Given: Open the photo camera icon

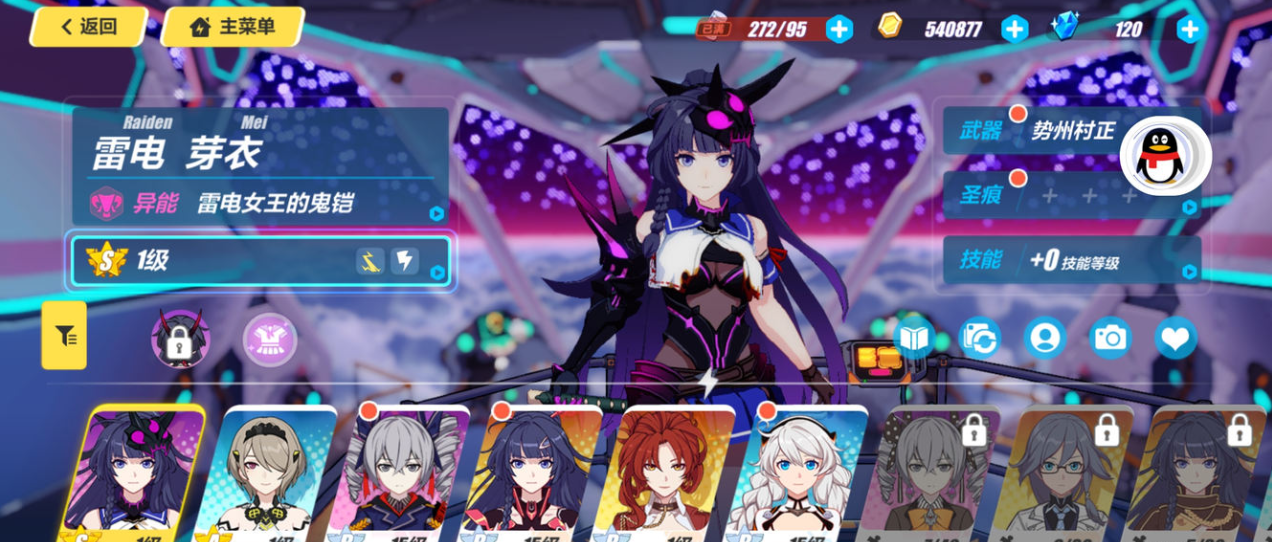Looking at the screenshot, I should [x=1110, y=338].
